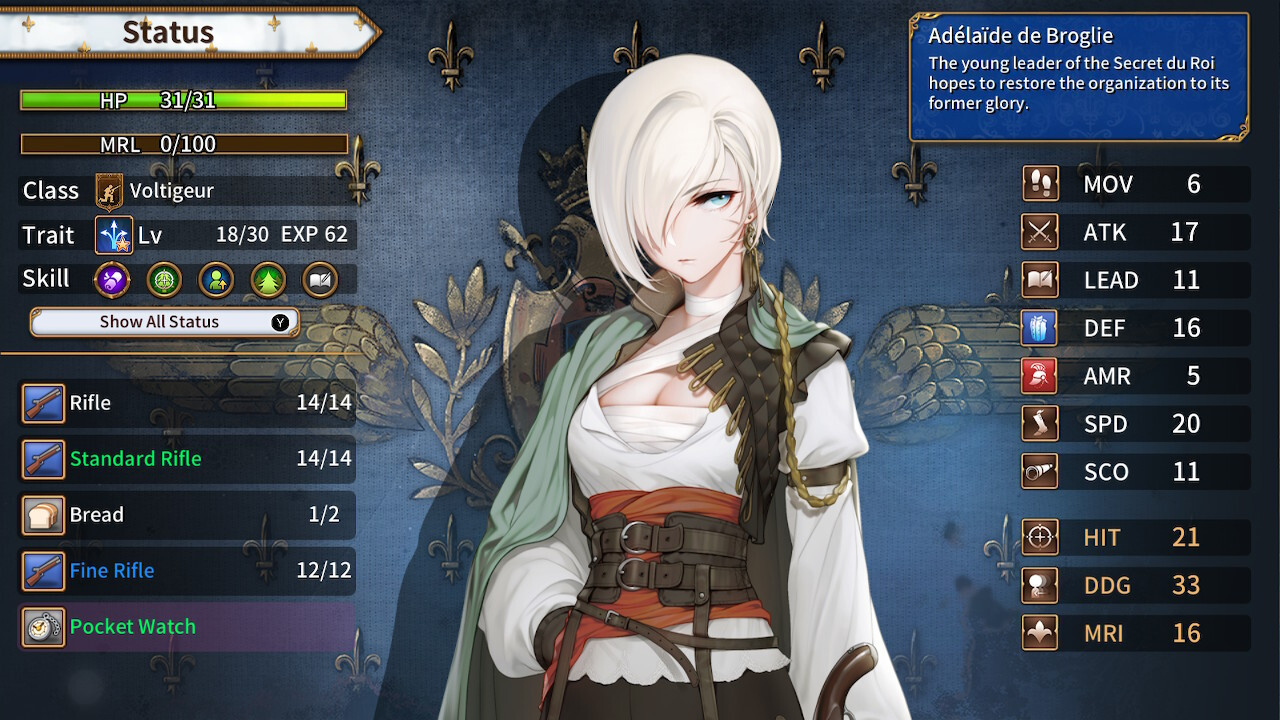This screenshot has height=720, width=1280.
Task: Pick the Fine Rifle item
Action: pyautogui.click(x=188, y=571)
